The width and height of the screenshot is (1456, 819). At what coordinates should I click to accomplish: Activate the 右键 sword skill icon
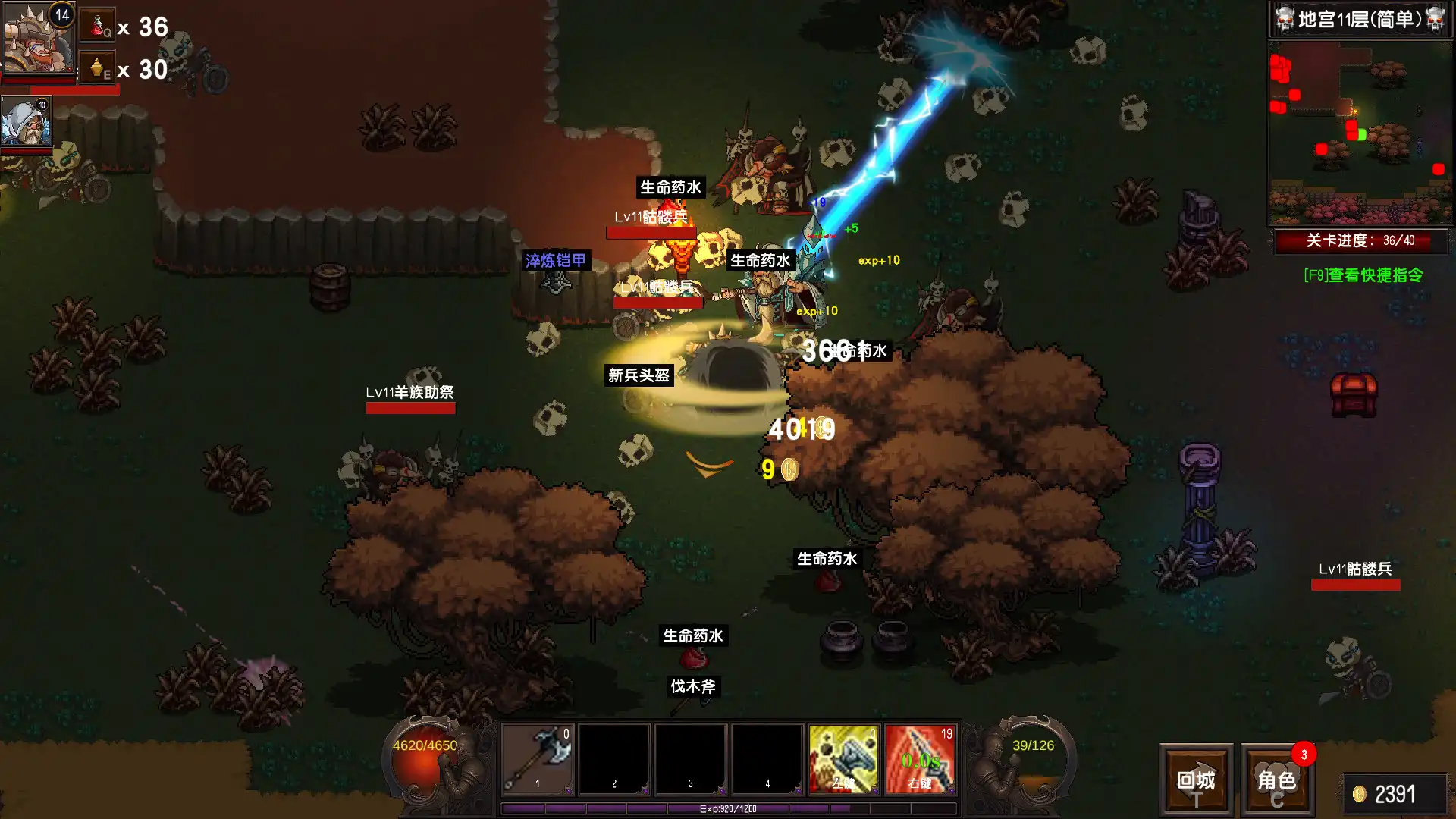pos(920,758)
